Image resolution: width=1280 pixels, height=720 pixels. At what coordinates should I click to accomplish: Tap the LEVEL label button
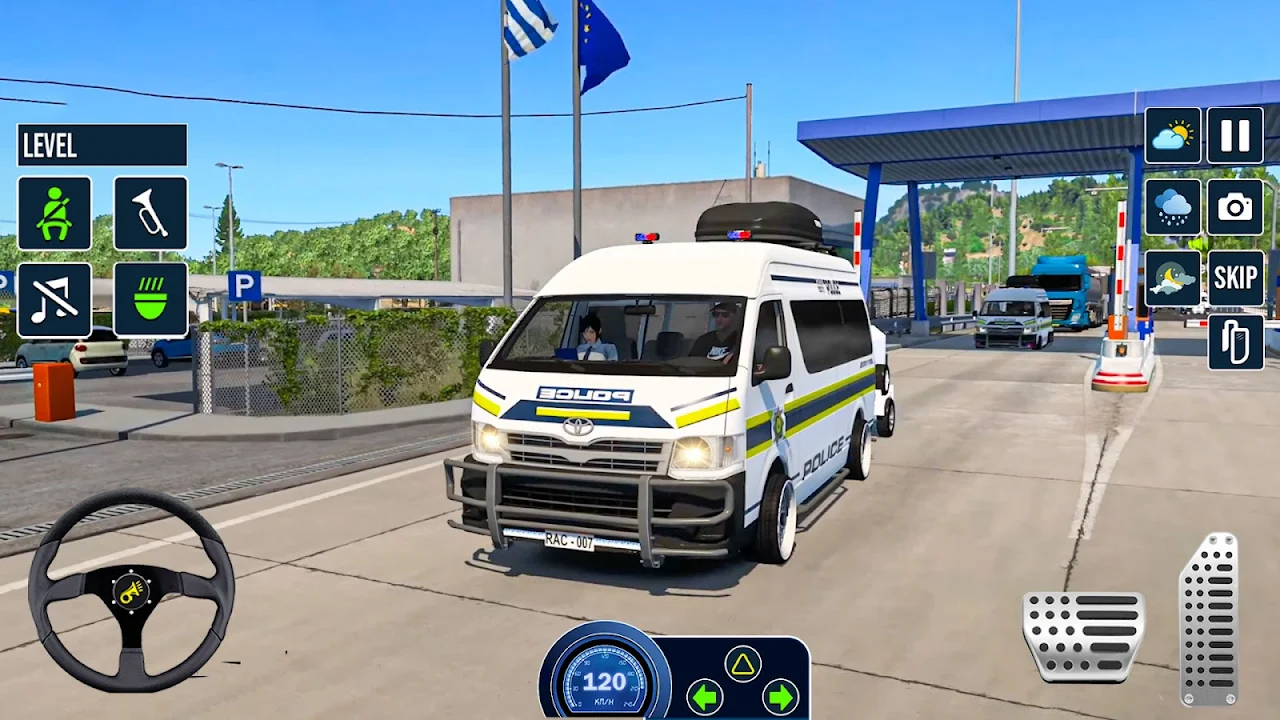tap(101, 145)
